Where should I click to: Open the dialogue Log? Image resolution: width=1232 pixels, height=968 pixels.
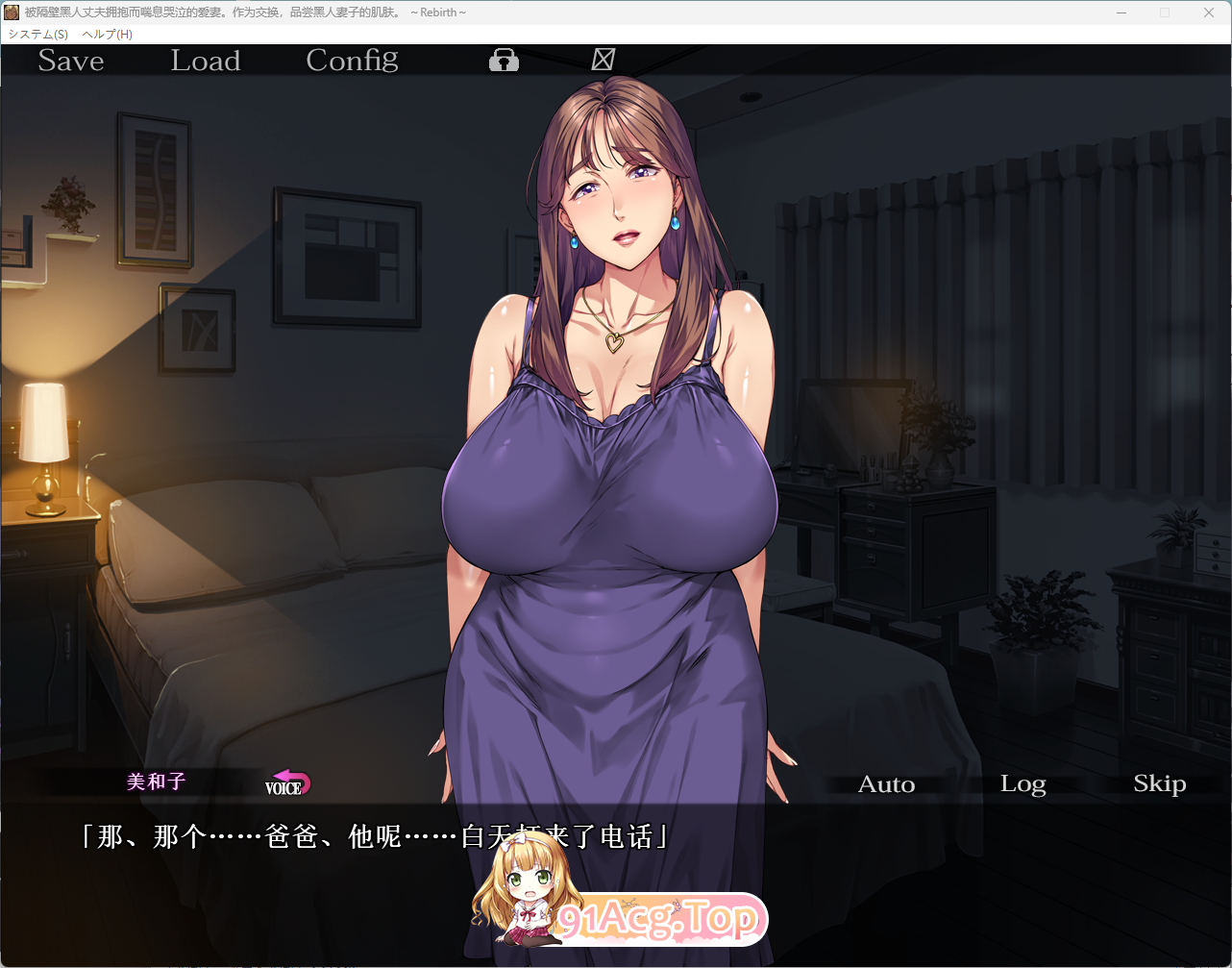(1023, 784)
